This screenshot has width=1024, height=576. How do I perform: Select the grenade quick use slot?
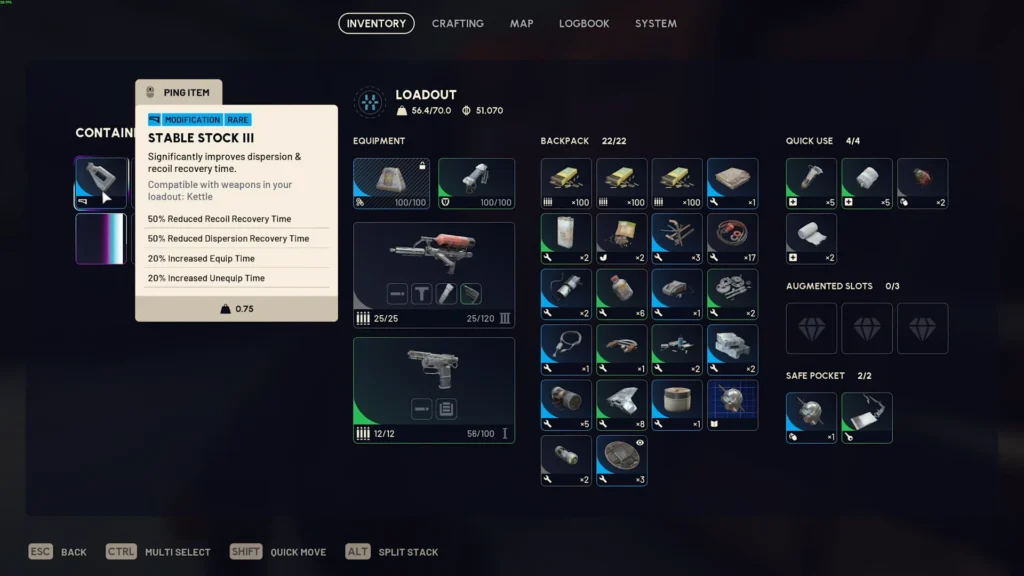coord(922,183)
